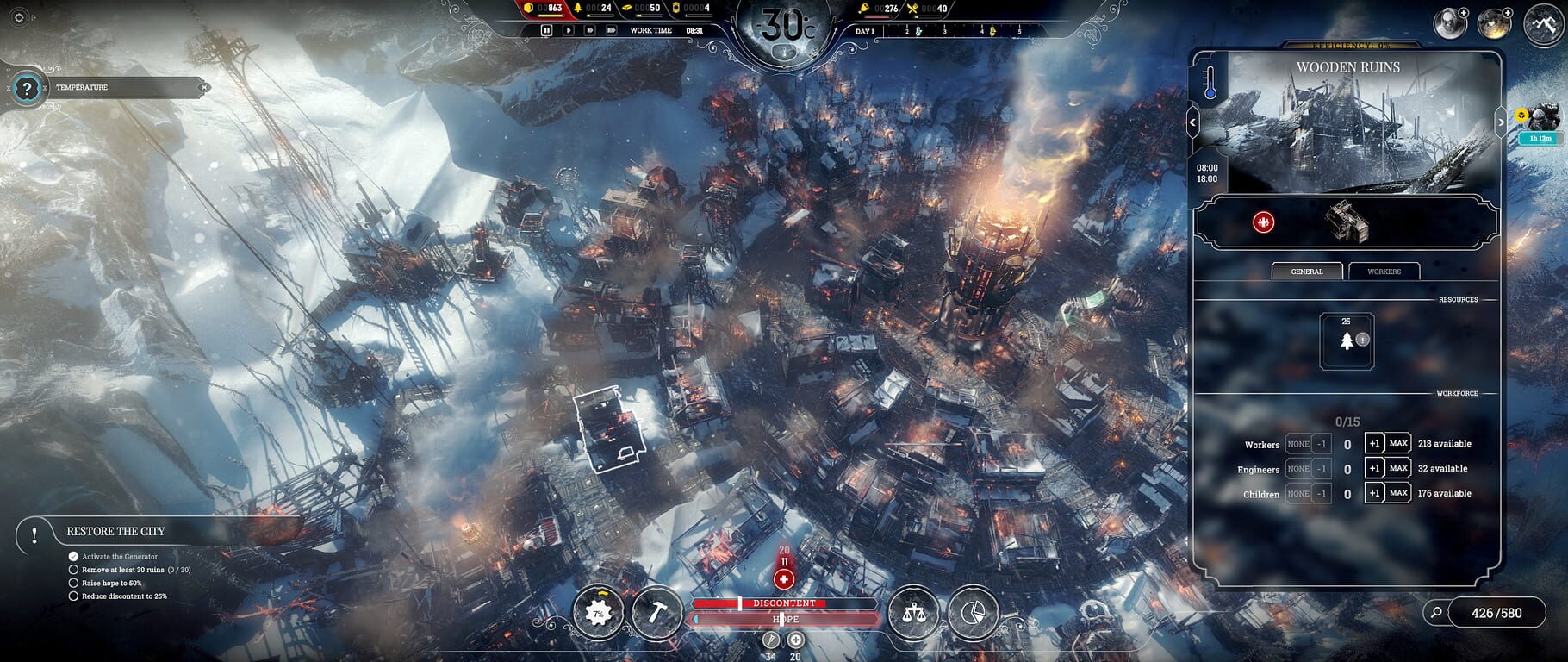Open the Book of Laws scales icon
This screenshot has height=662, width=1568.
[917, 614]
